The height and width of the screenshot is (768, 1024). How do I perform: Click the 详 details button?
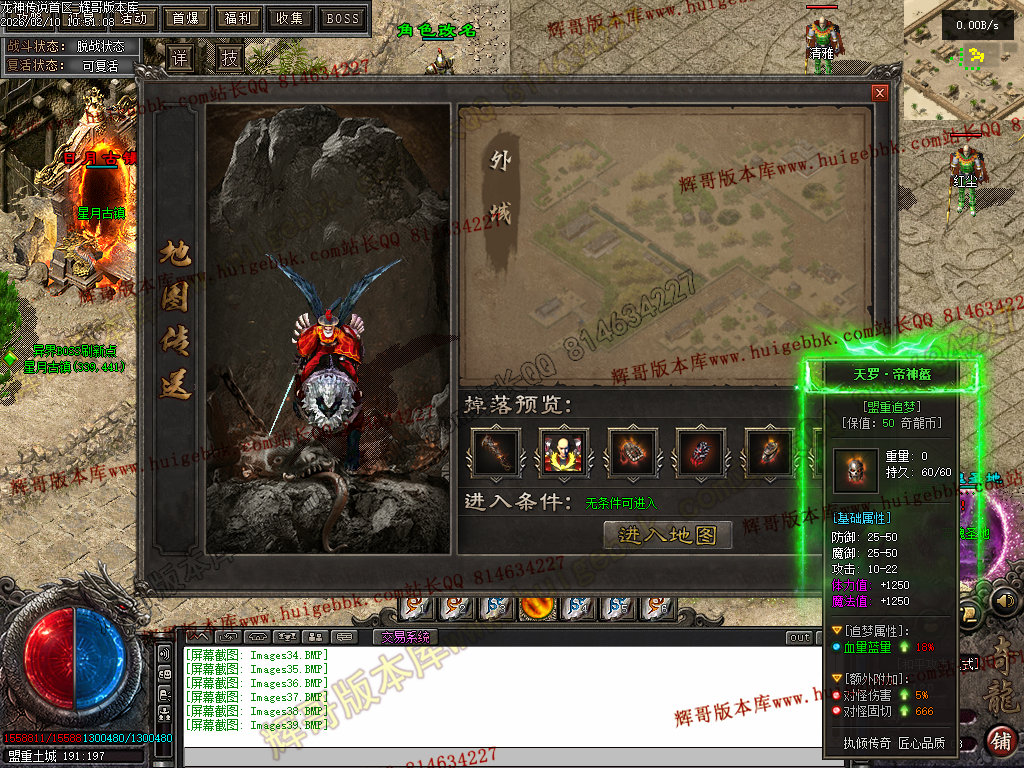click(180, 57)
